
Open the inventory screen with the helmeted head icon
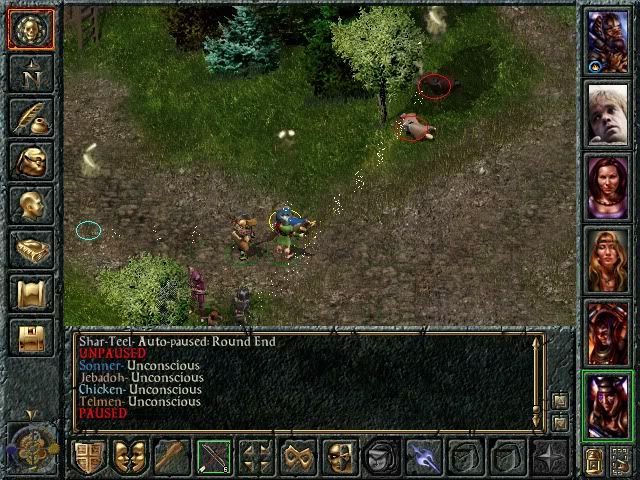(x=31, y=161)
